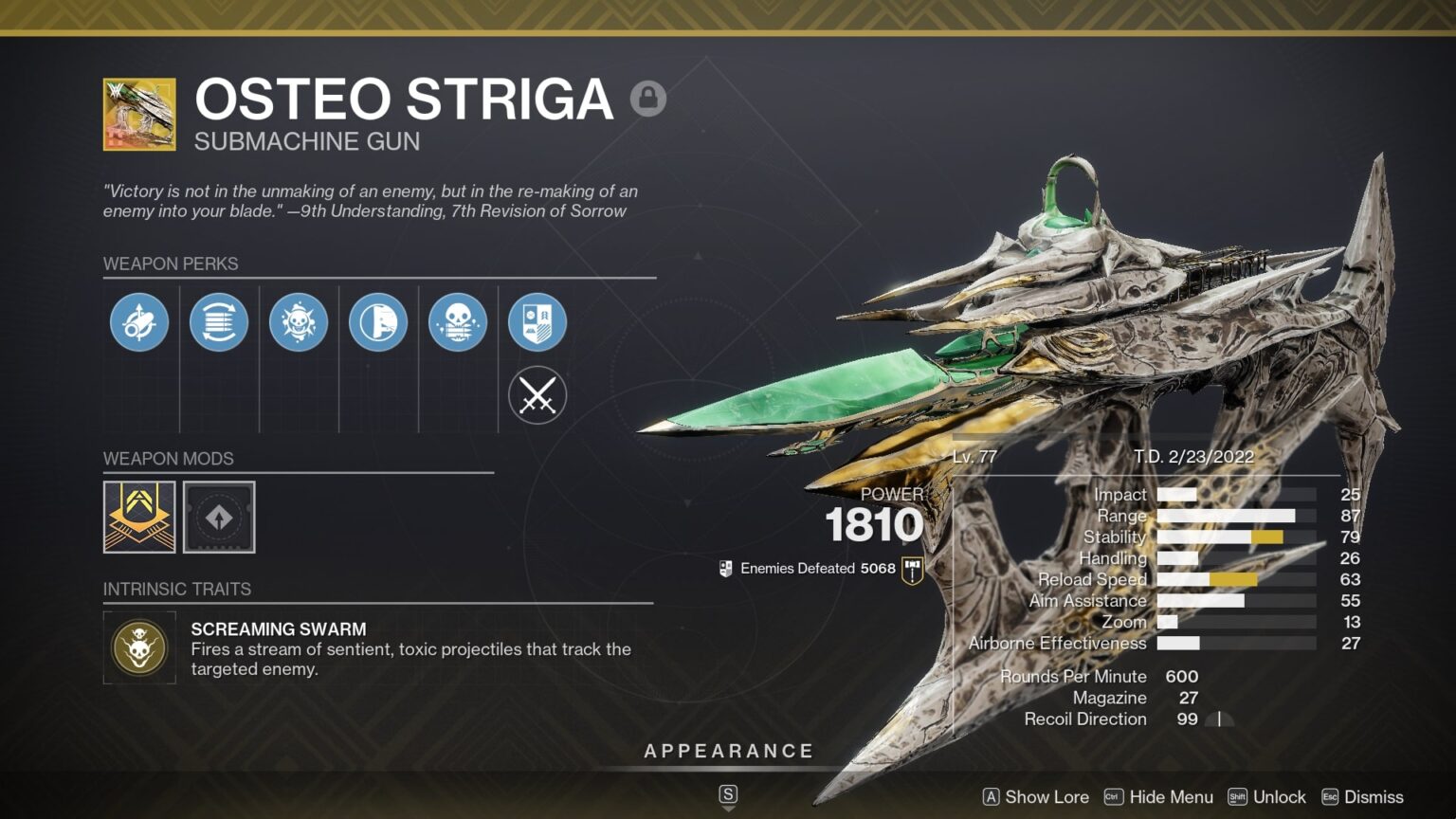Select the skull-over-magazine trait perk icon
1456x819 pixels.
click(458, 322)
